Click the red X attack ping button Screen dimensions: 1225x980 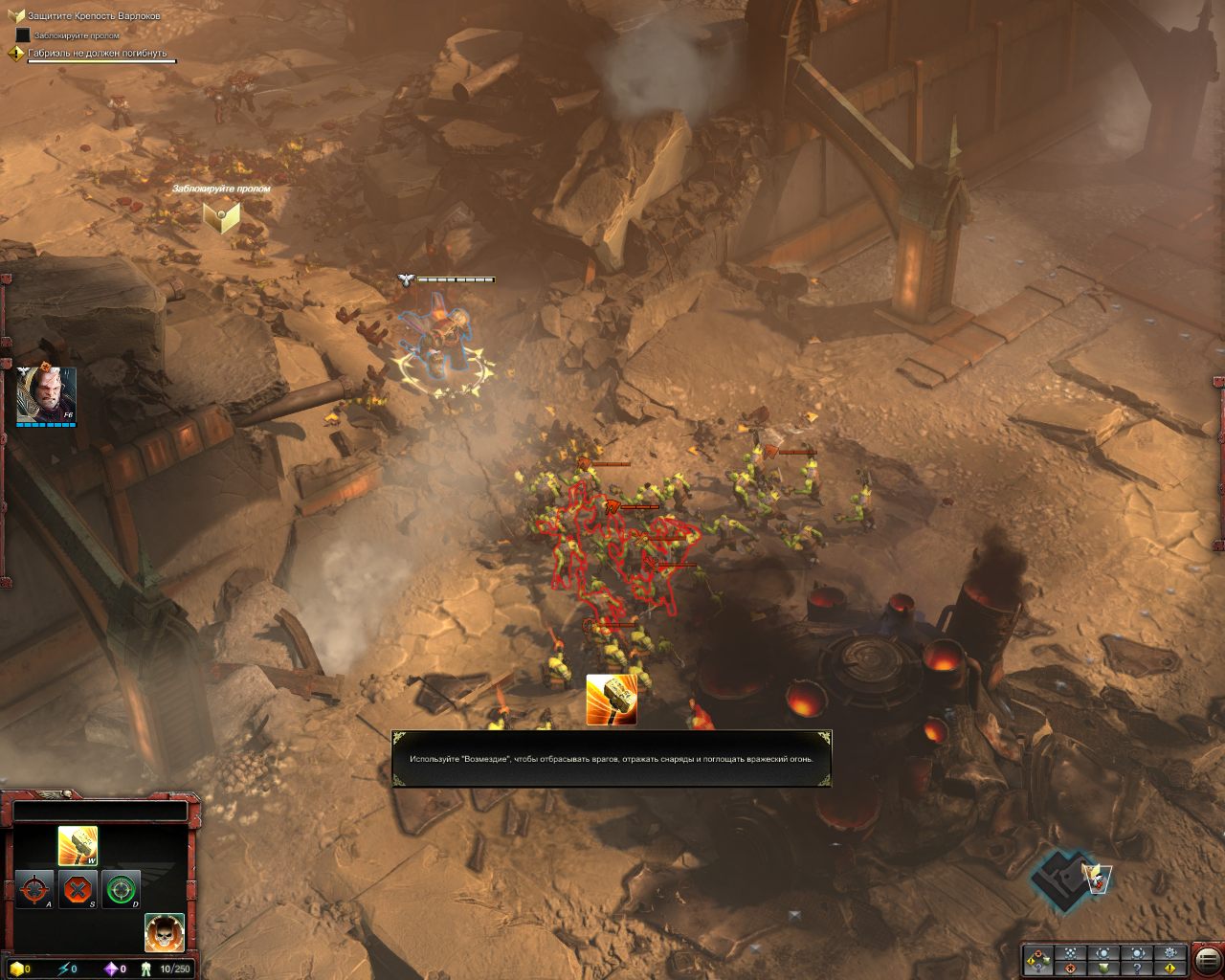coord(1070,969)
